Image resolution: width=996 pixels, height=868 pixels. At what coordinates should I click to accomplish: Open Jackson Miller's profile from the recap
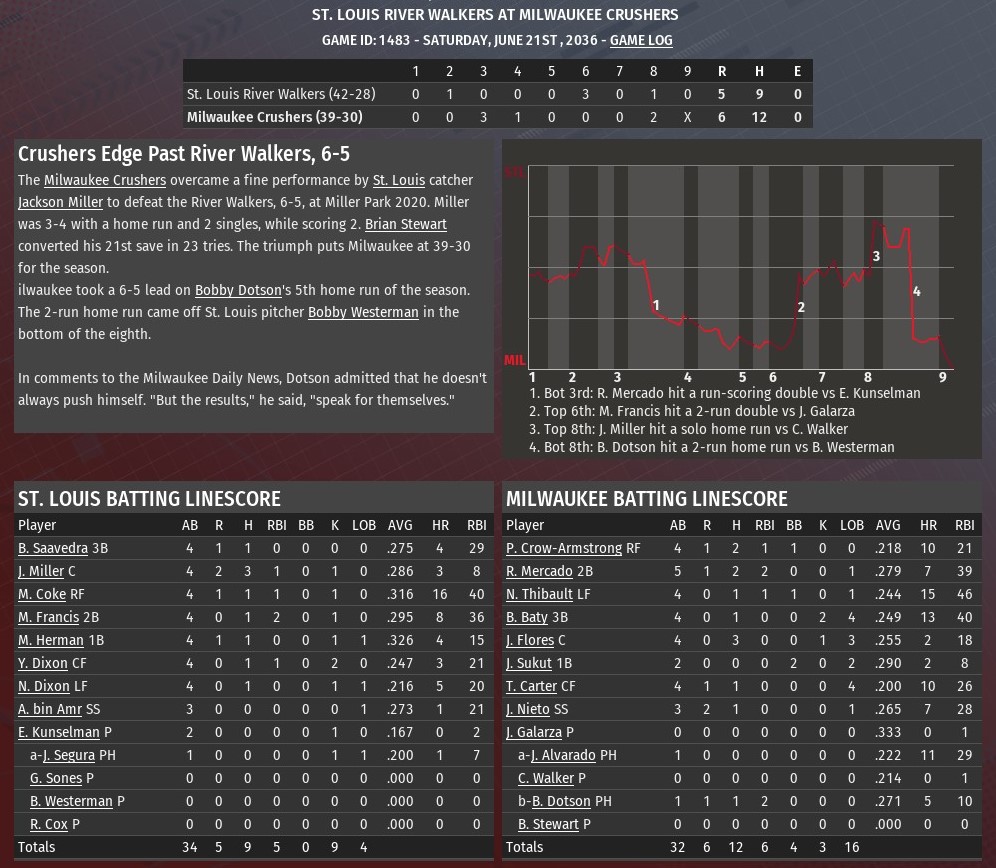pyautogui.click(x=60, y=202)
